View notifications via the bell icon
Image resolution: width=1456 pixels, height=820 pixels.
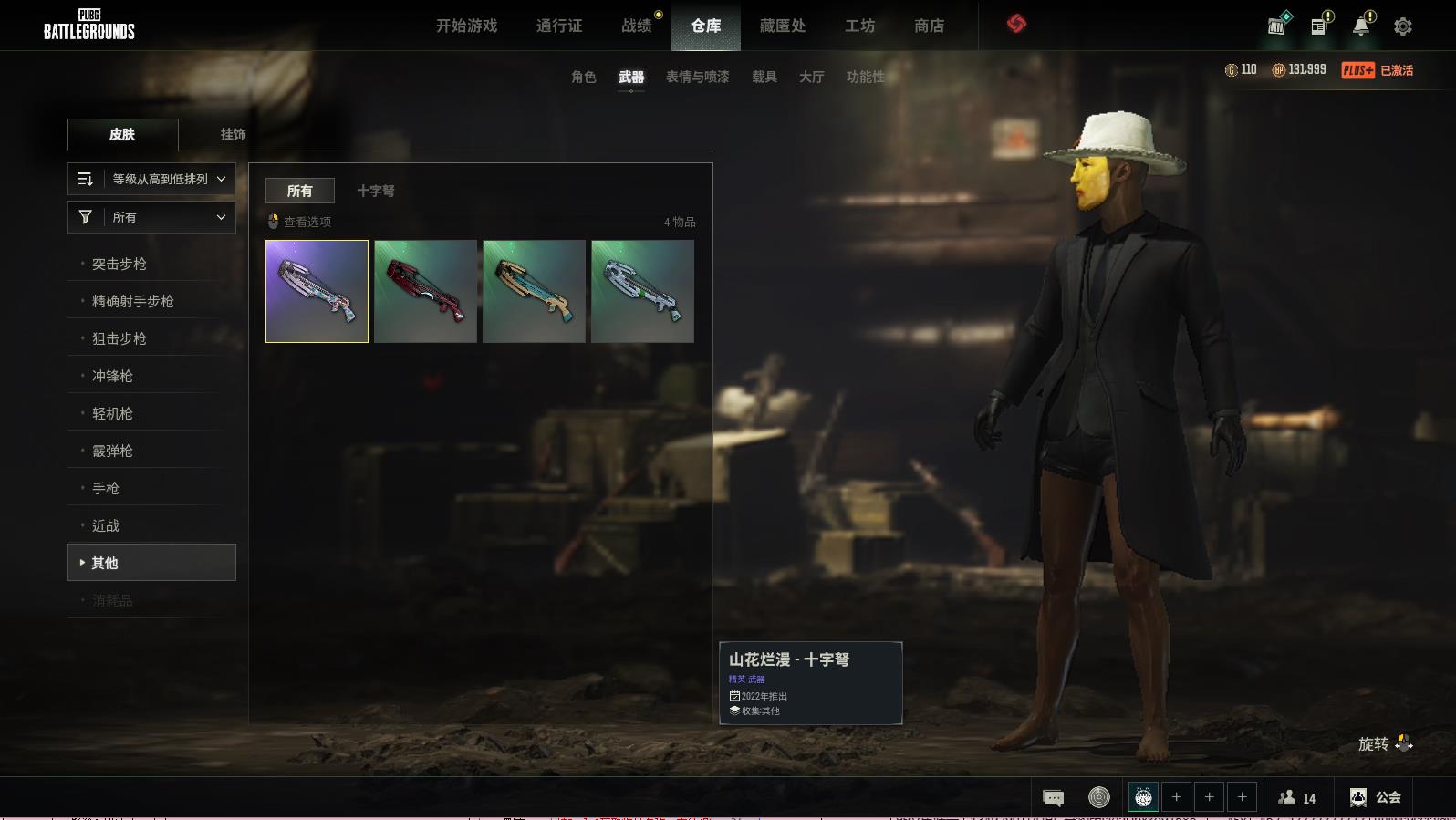(1361, 26)
